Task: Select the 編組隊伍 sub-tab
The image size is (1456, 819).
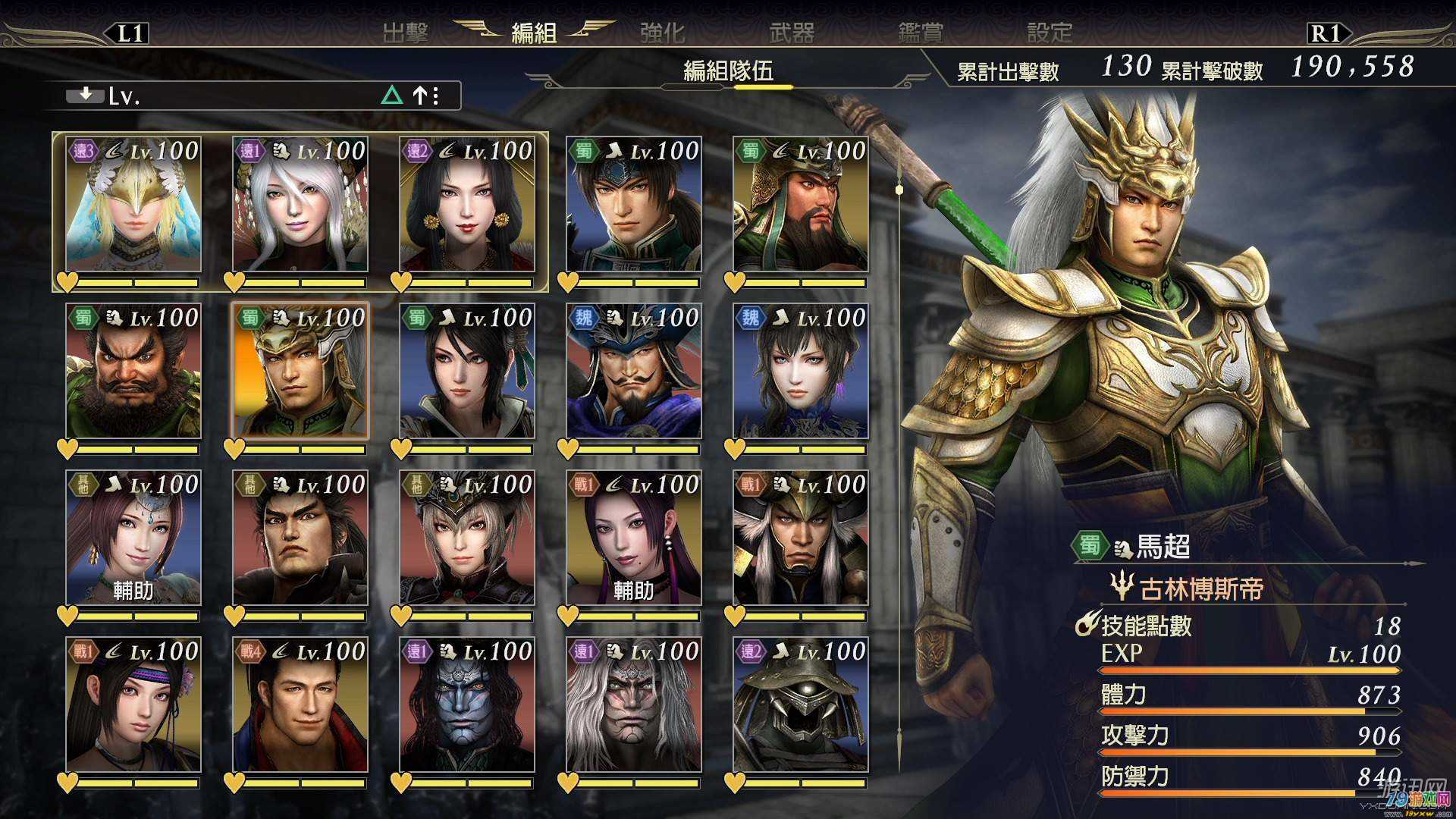Action: 728,71
